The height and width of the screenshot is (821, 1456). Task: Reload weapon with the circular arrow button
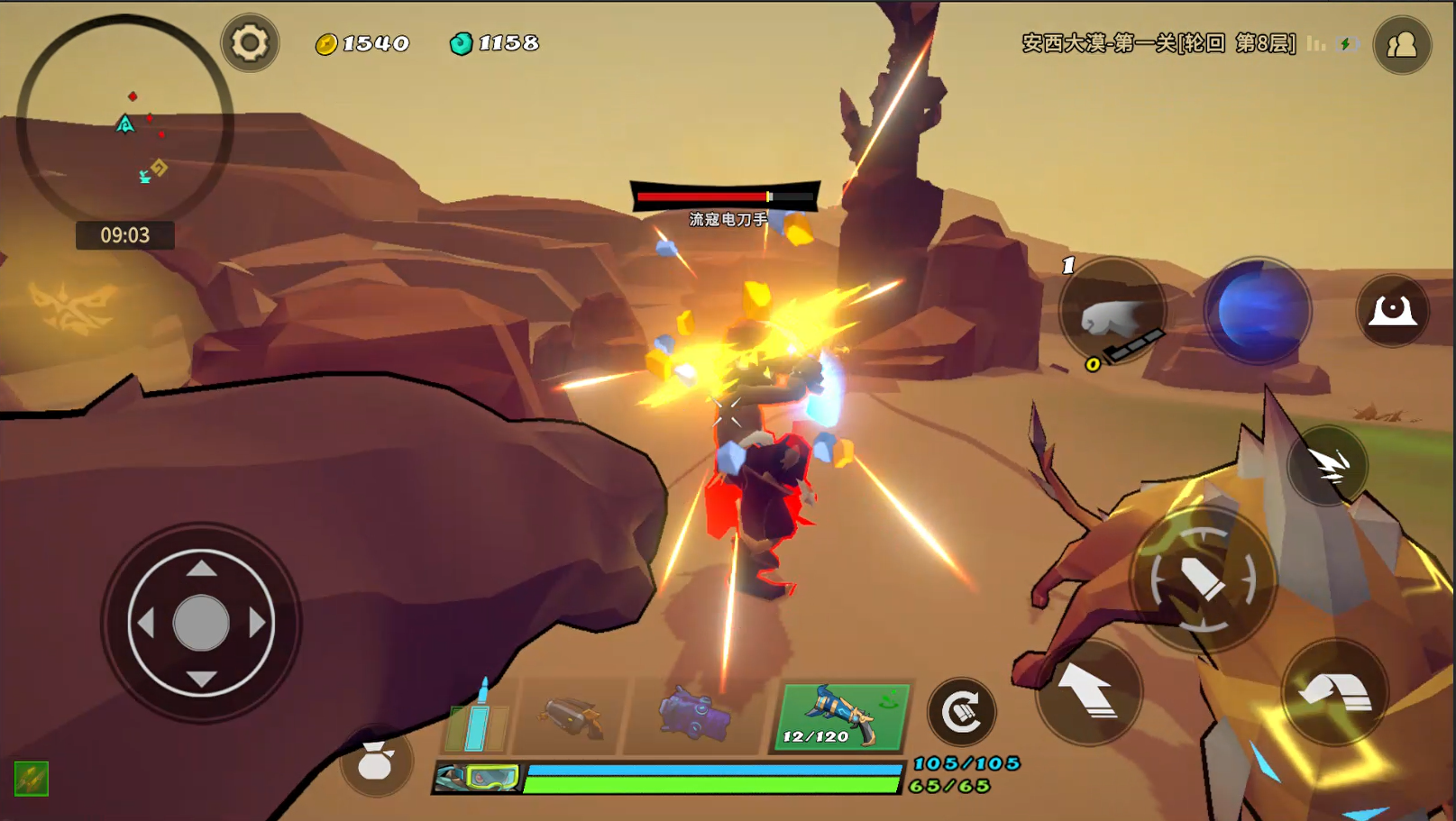tap(962, 712)
